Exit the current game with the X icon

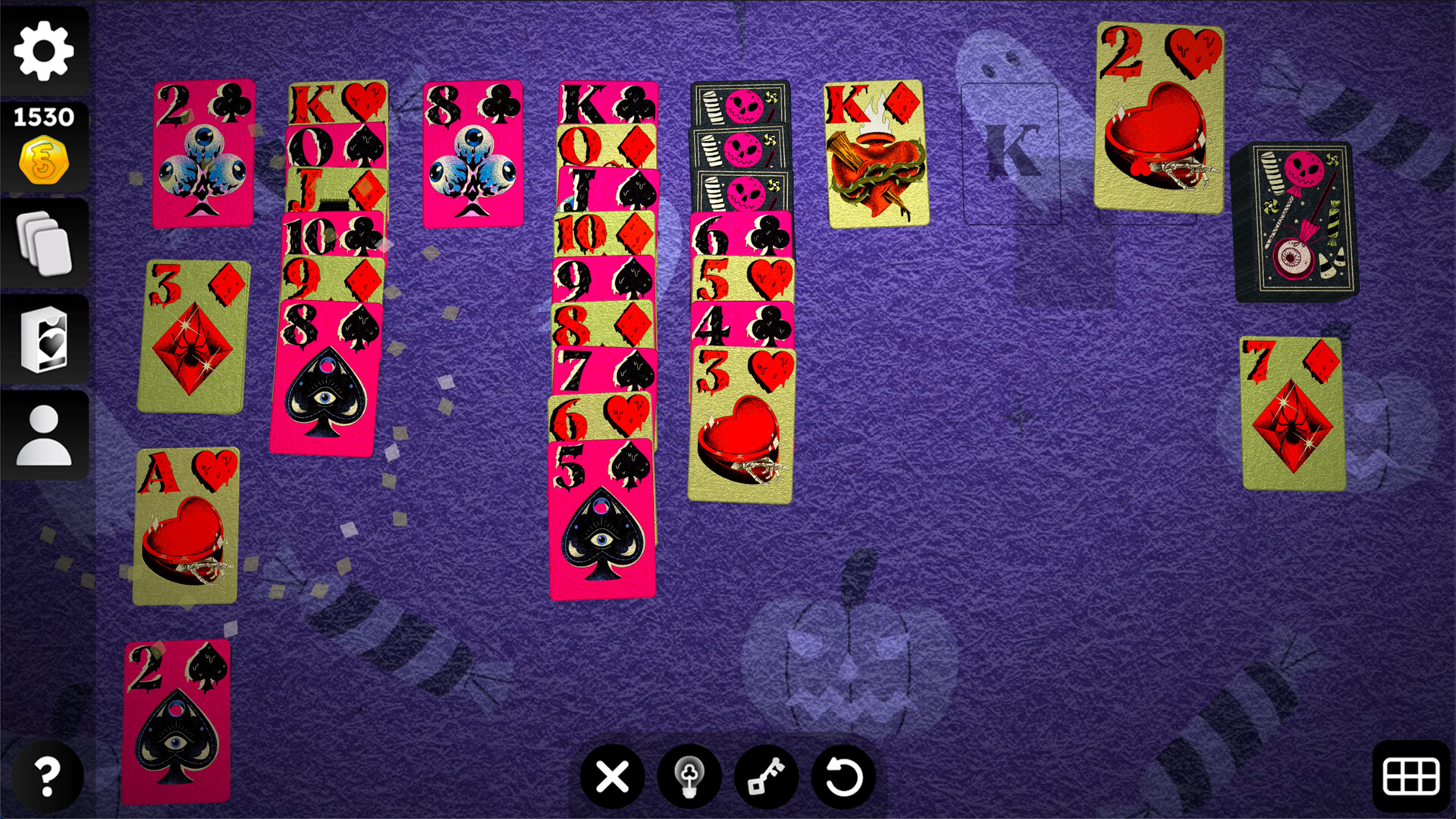611,777
